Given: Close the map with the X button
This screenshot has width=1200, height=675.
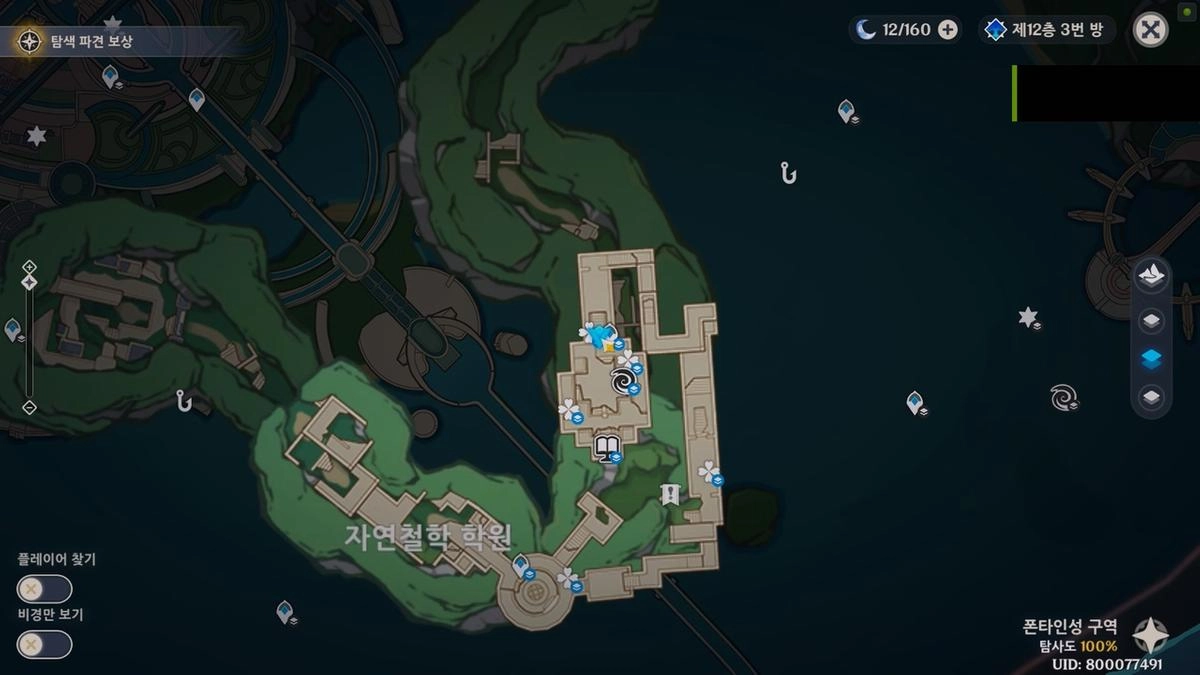Looking at the screenshot, I should [1151, 30].
